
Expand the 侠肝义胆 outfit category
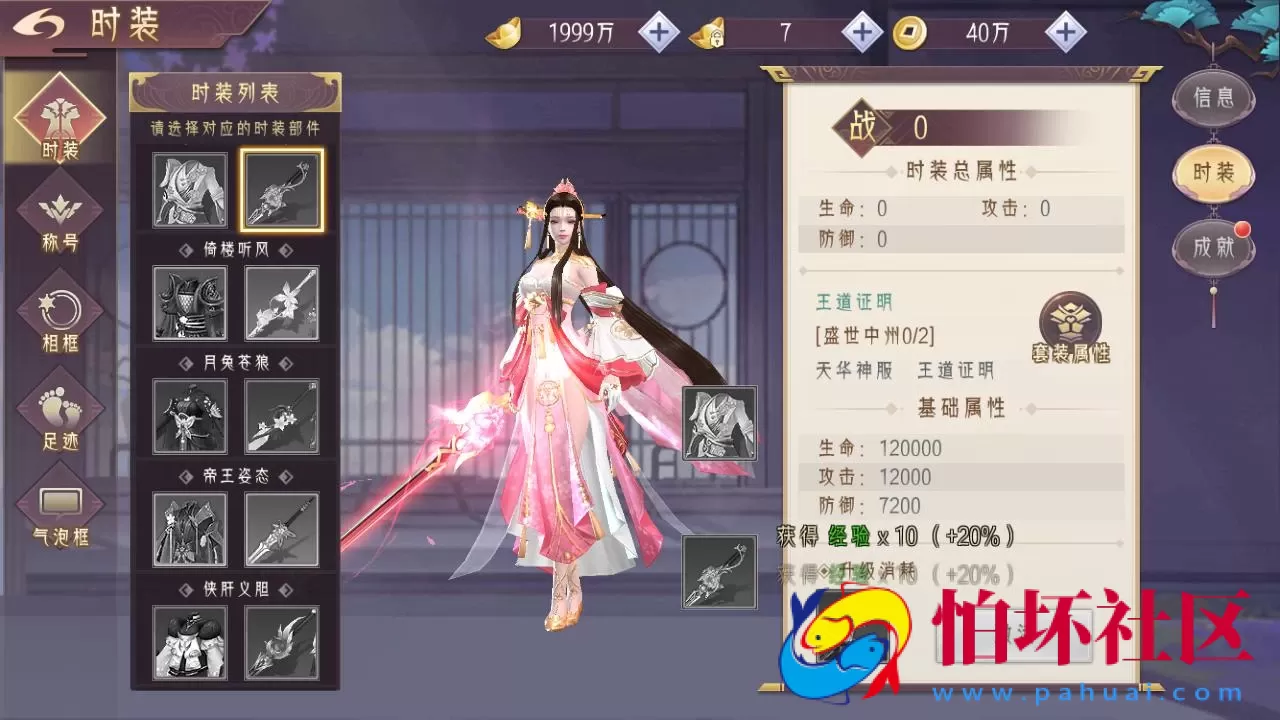[236, 590]
